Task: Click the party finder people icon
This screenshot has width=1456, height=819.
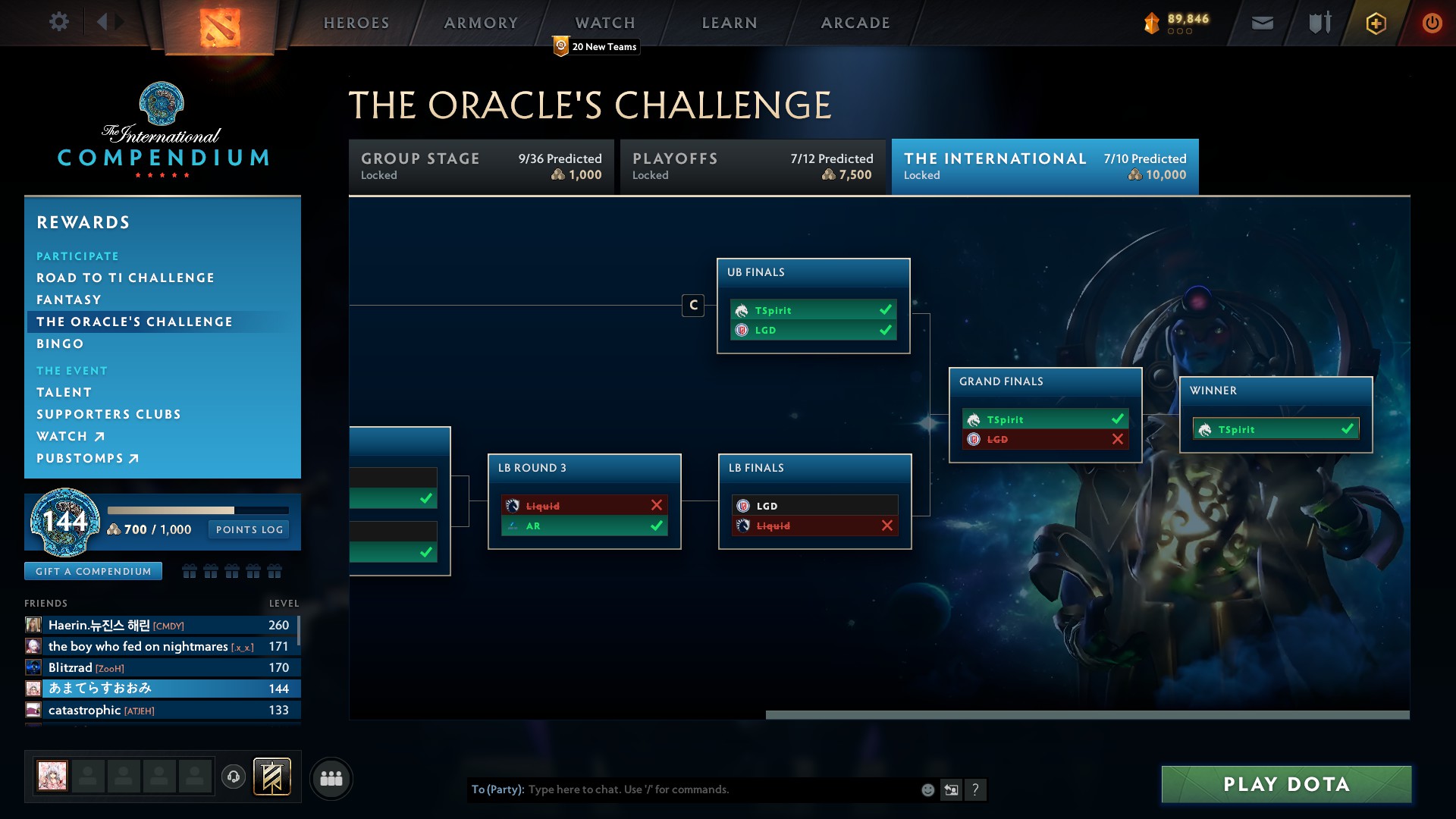Action: (331, 778)
